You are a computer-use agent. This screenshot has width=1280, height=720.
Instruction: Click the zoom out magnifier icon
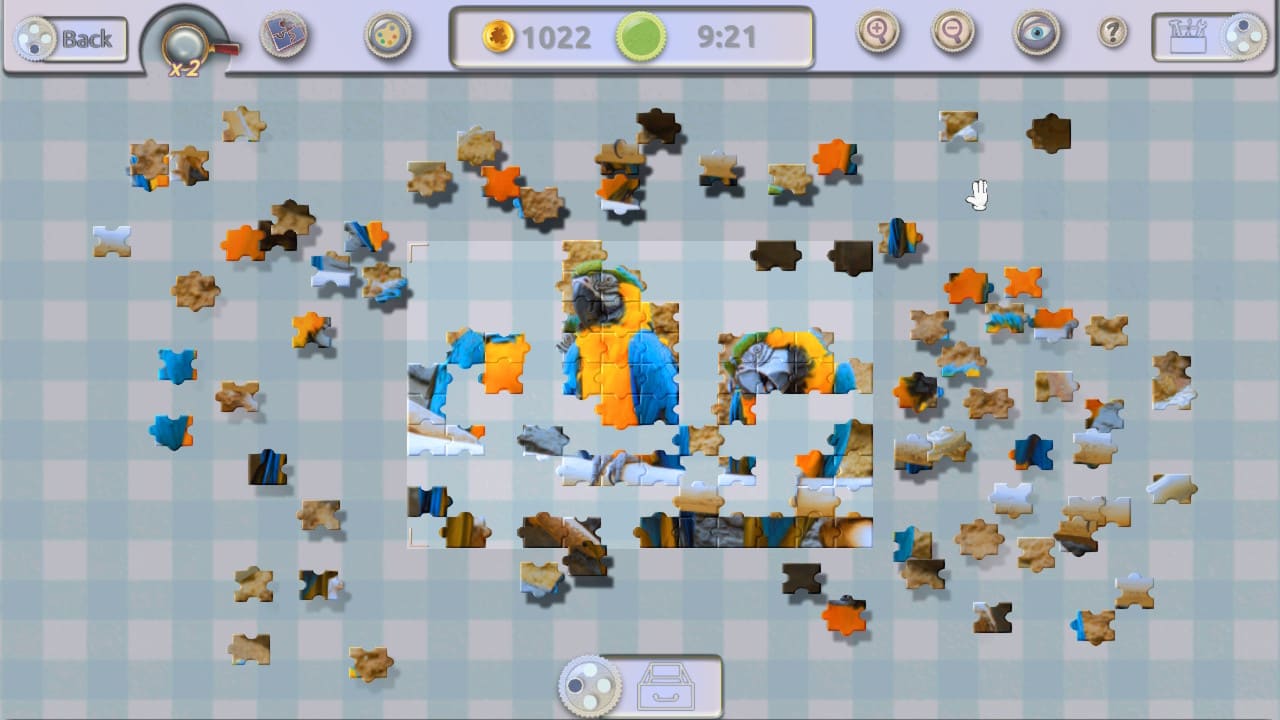[952, 33]
